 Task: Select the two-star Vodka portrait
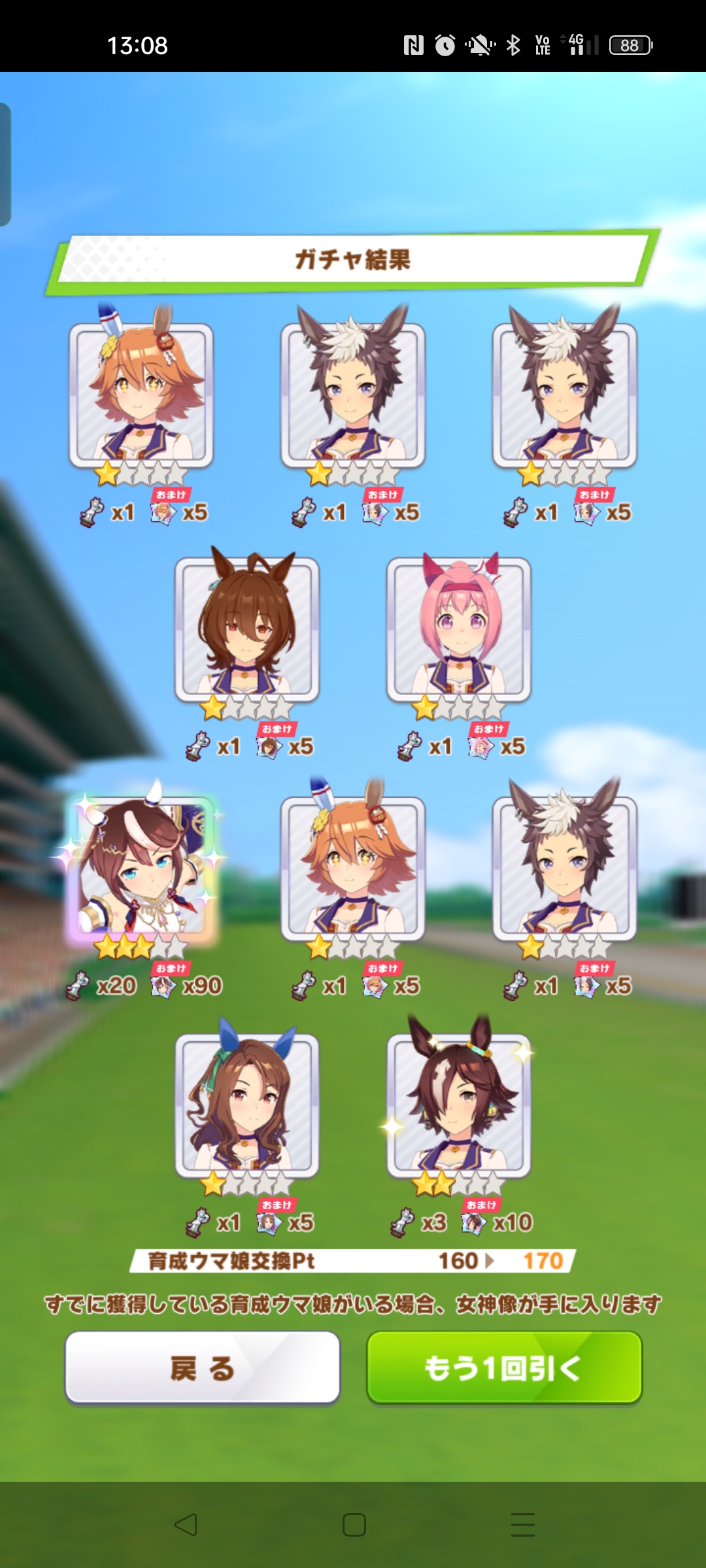click(459, 1105)
